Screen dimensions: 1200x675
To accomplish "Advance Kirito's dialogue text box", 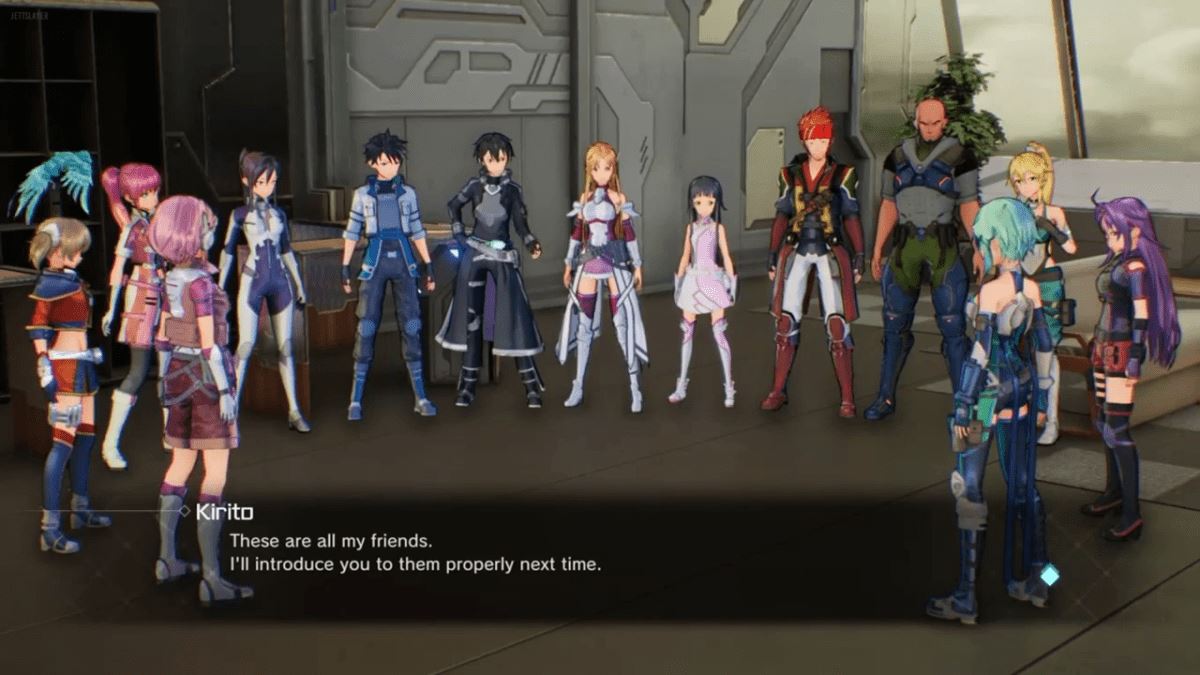I will (600, 553).
